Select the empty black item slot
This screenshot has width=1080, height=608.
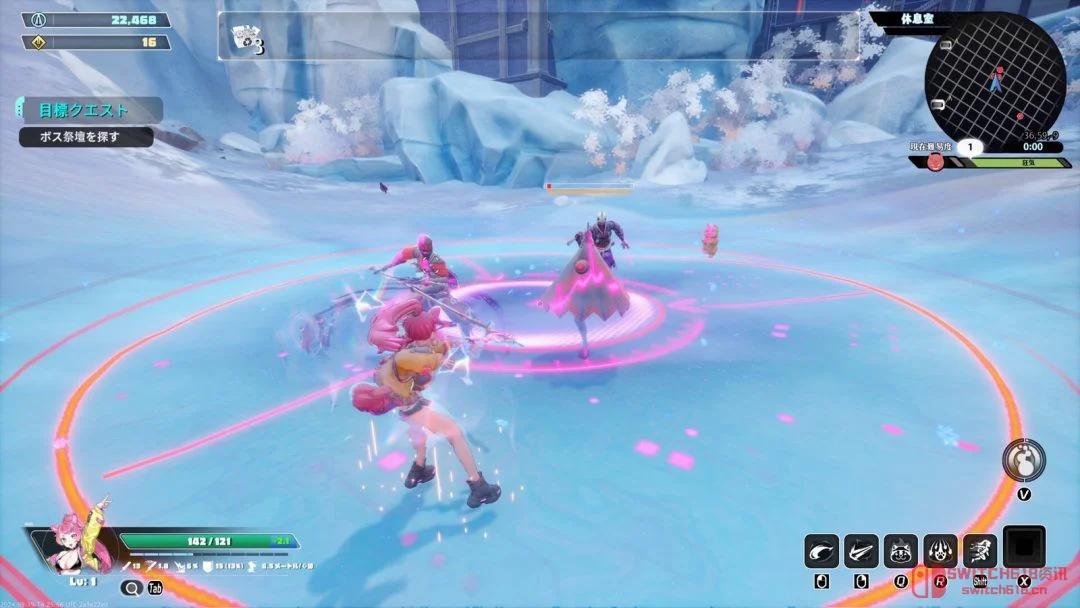(x=1024, y=548)
